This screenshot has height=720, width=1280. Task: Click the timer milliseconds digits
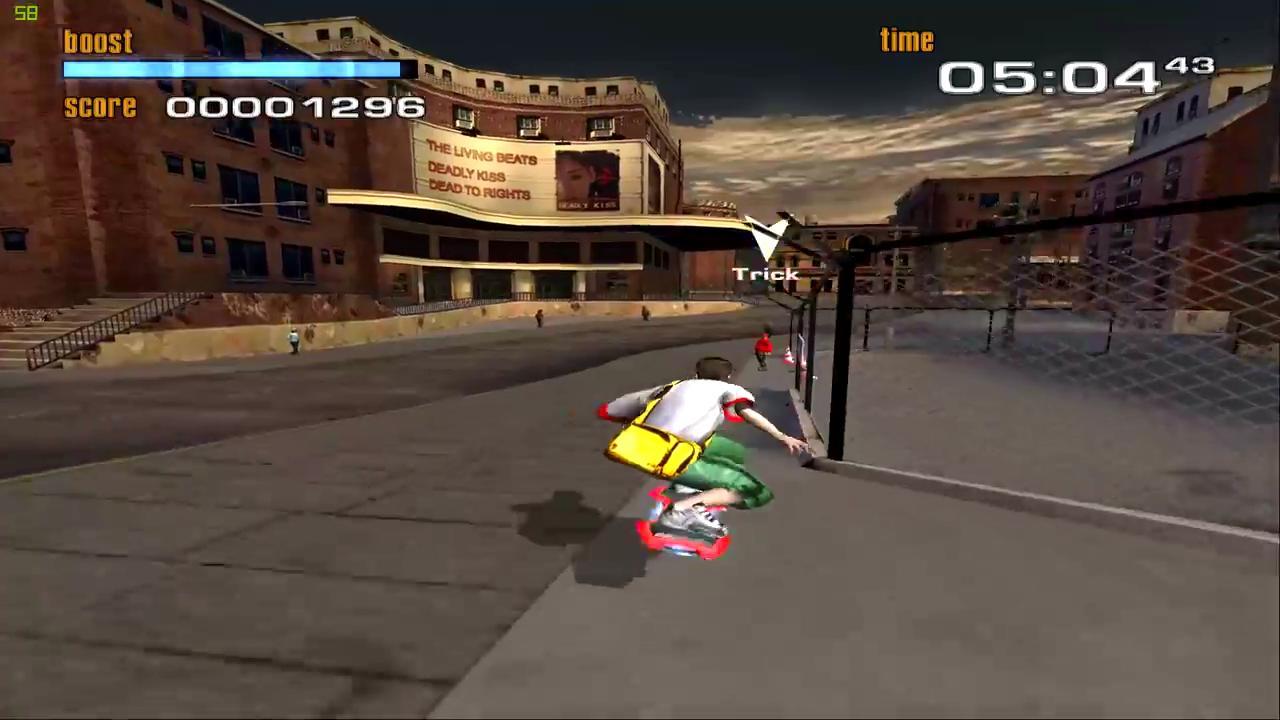(1190, 66)
